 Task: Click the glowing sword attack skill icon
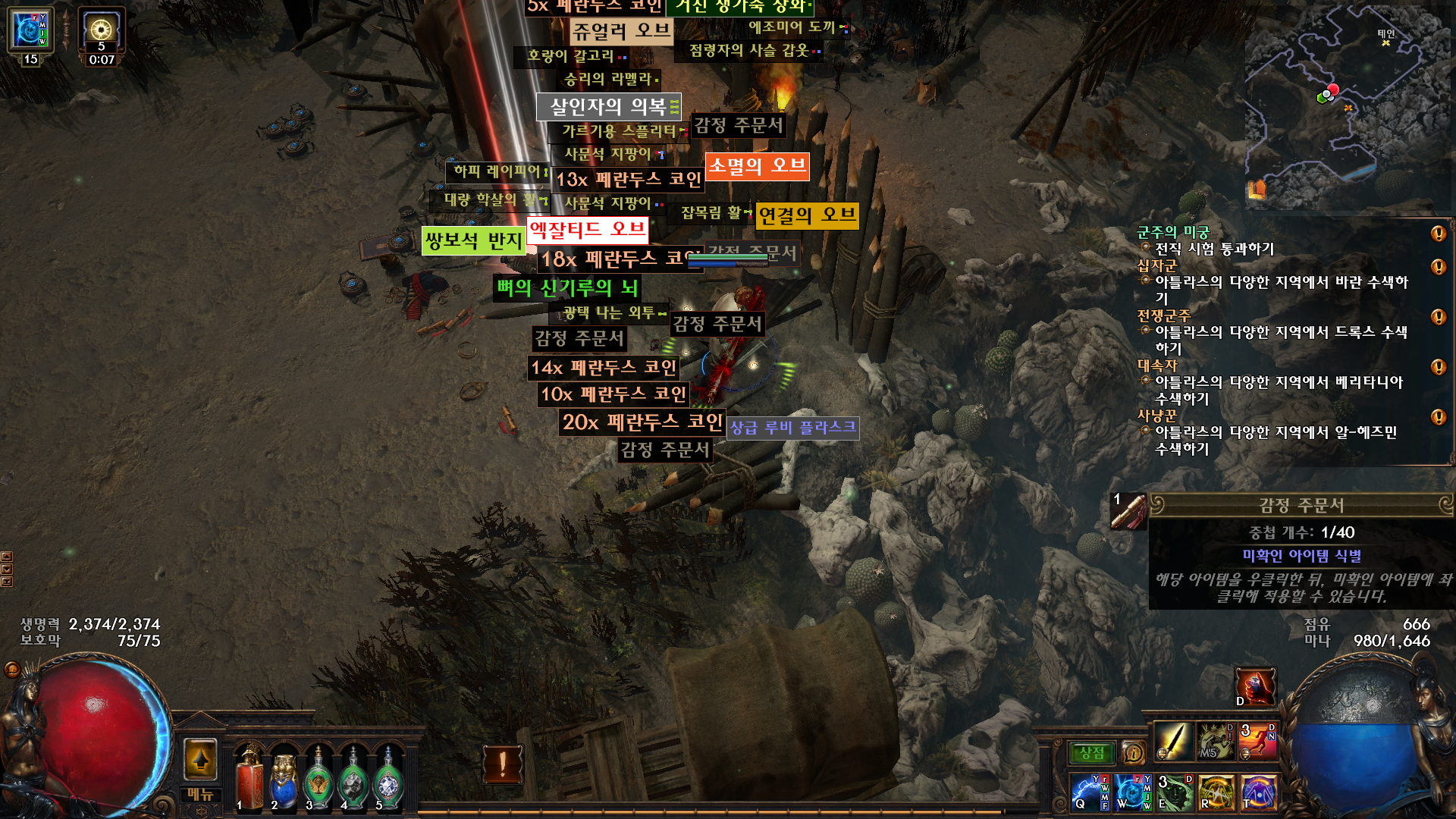(1175, 742)
